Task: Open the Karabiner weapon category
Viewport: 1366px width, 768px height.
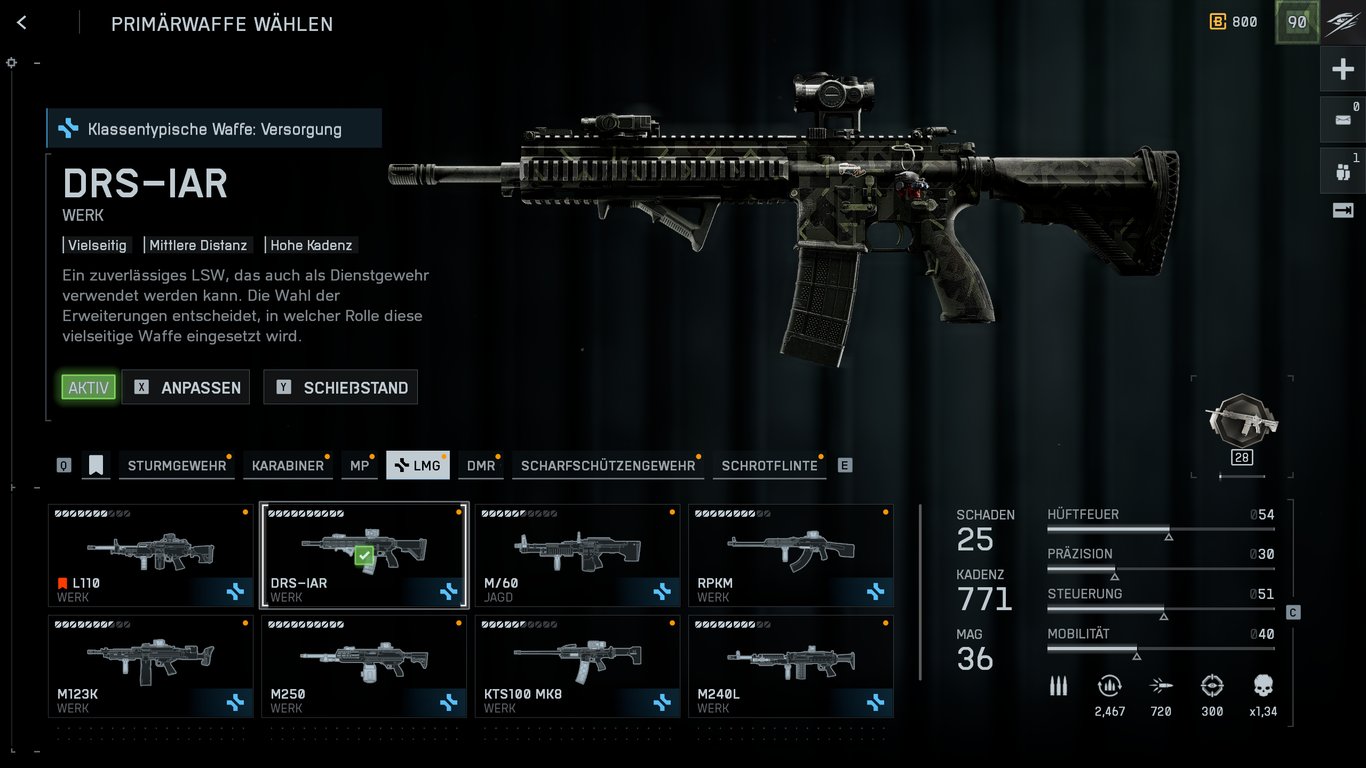Action: (x=288, y=466)
